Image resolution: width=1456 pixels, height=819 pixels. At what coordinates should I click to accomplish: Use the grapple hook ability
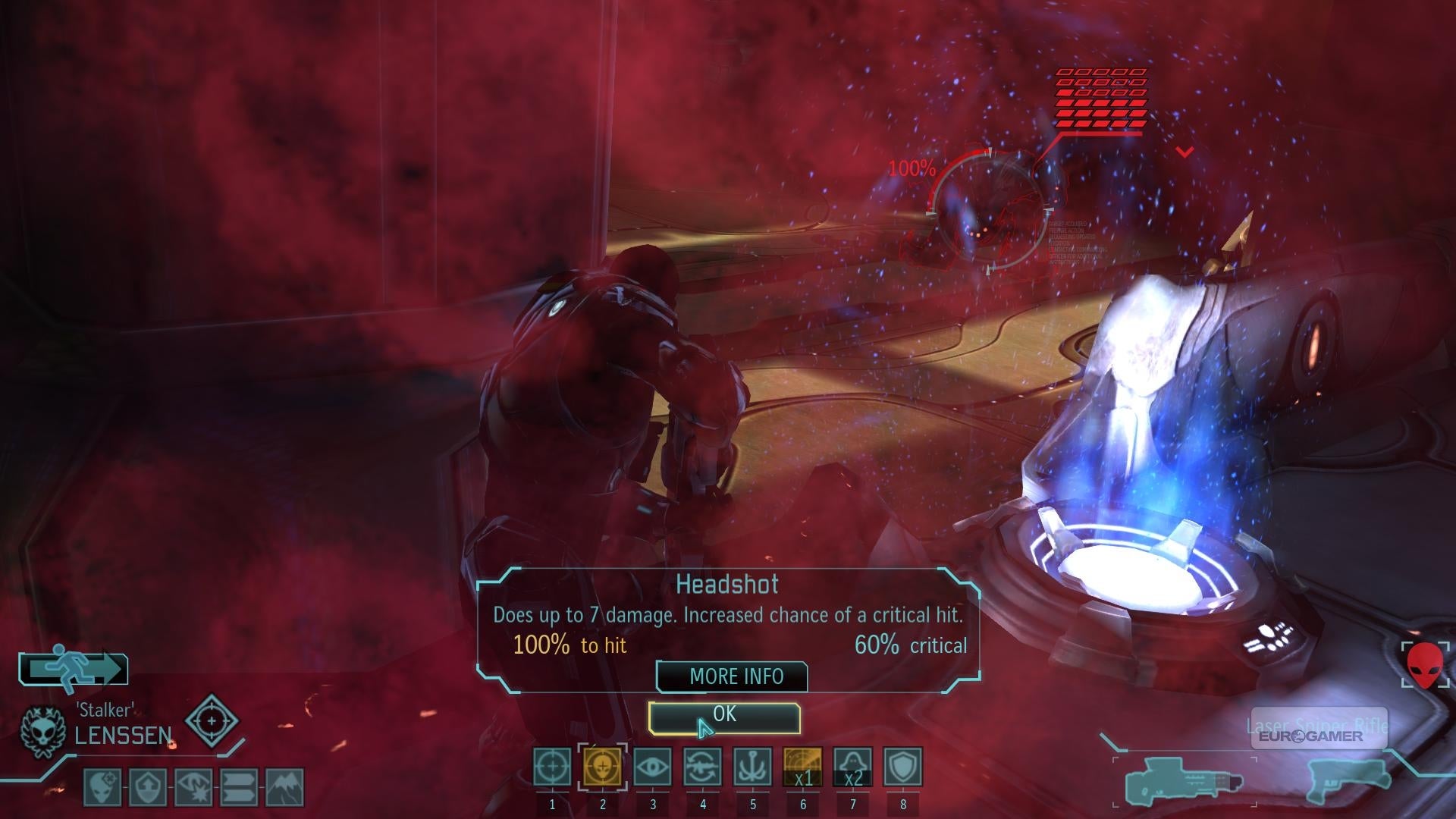(x=753, y=767)
